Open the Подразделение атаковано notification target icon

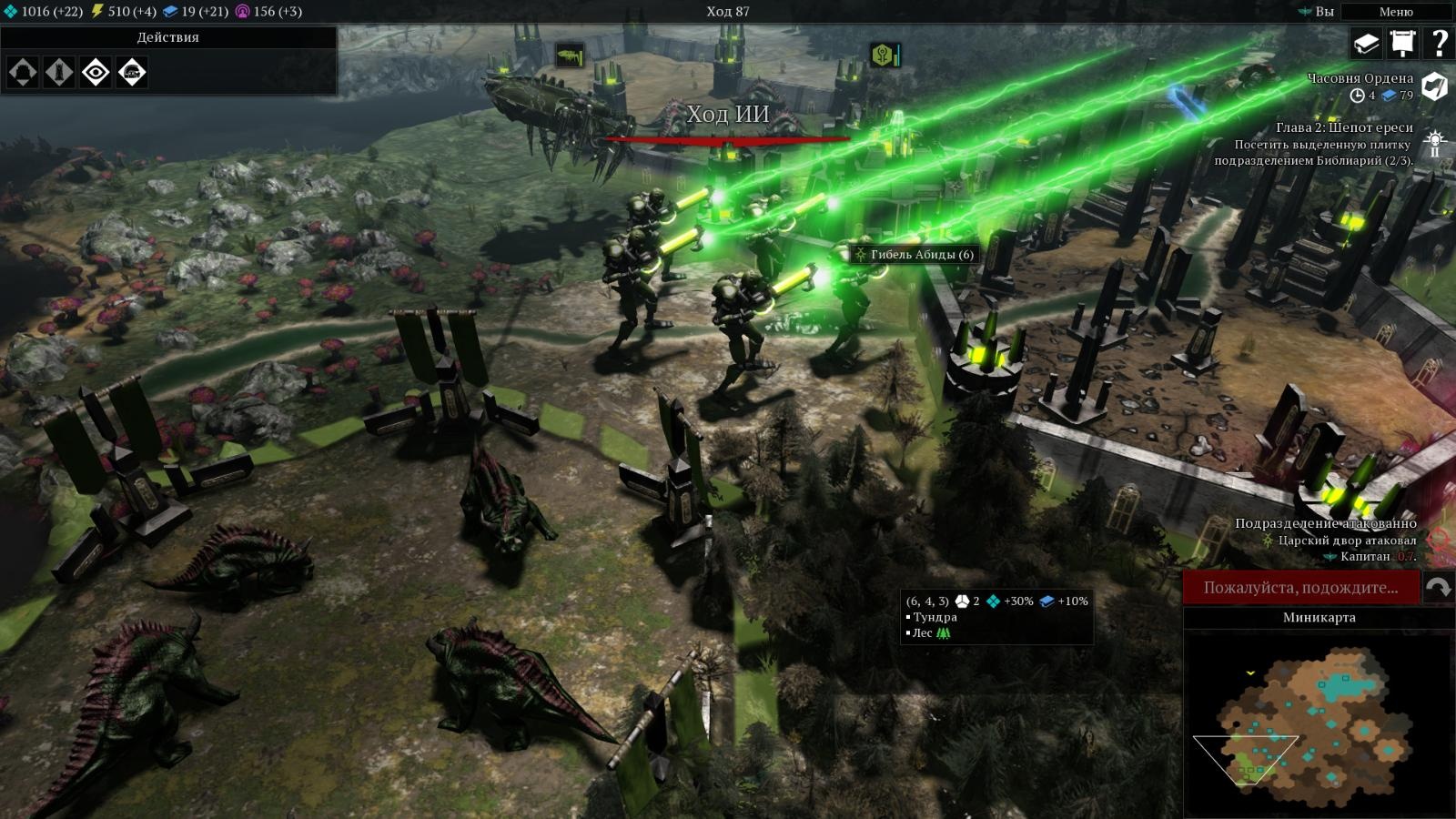[1436, 540]
